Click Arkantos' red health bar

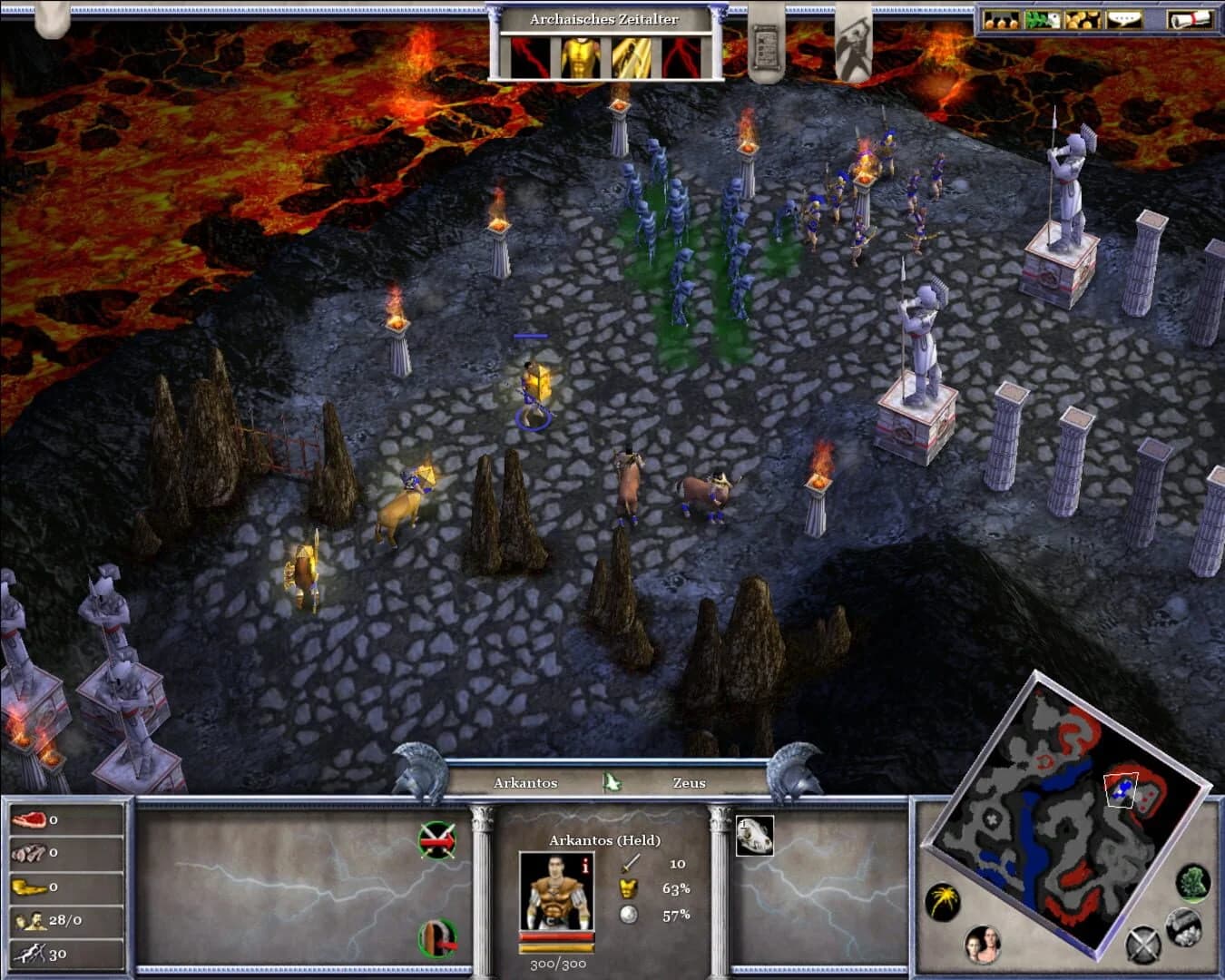(x=555, y=936)
